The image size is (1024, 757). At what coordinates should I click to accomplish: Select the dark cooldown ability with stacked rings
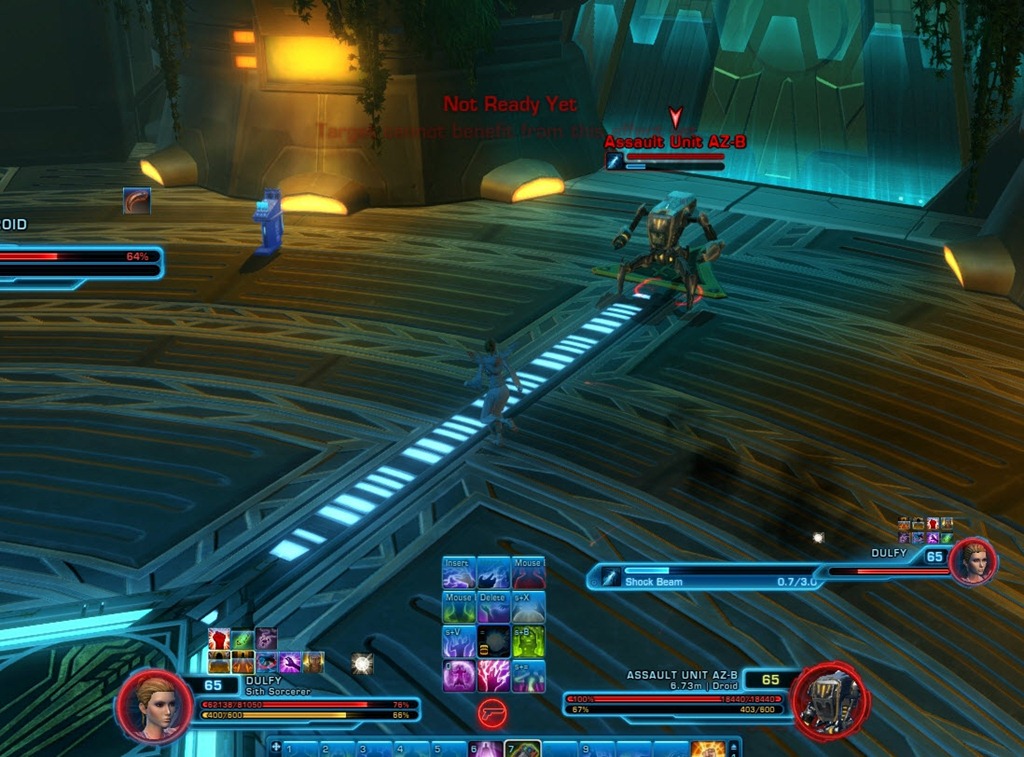[x=493, y=642]
